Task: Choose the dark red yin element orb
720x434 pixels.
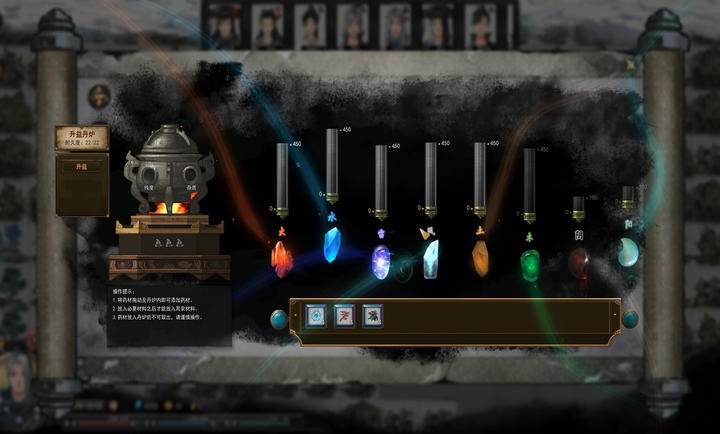Action: click(x=579, y=262)
